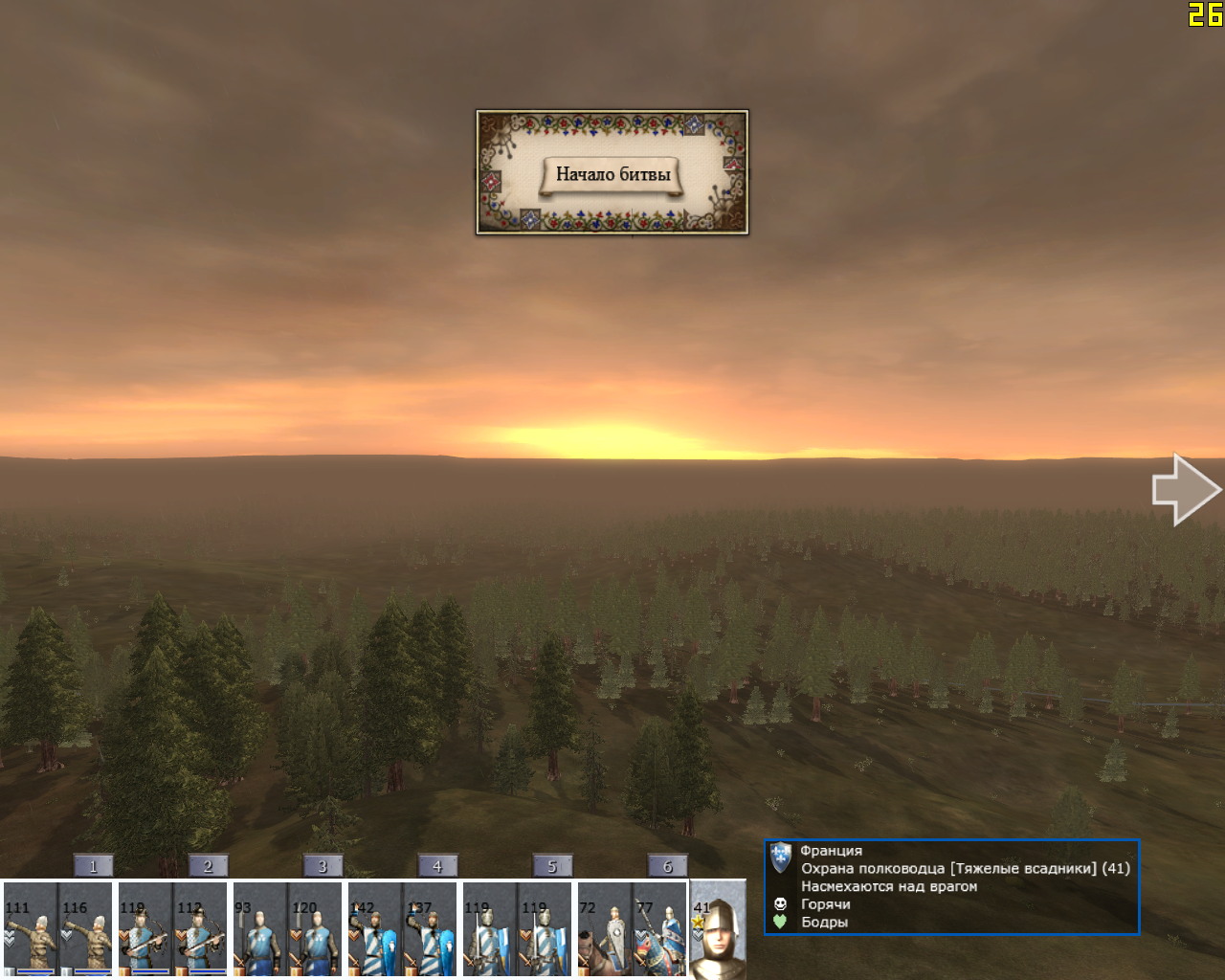Image resolution: width=1225 pixels, height=980 pixels.
Task: Click the France faction shield icon
Action: pyautogui.click(x=781, y=857)
